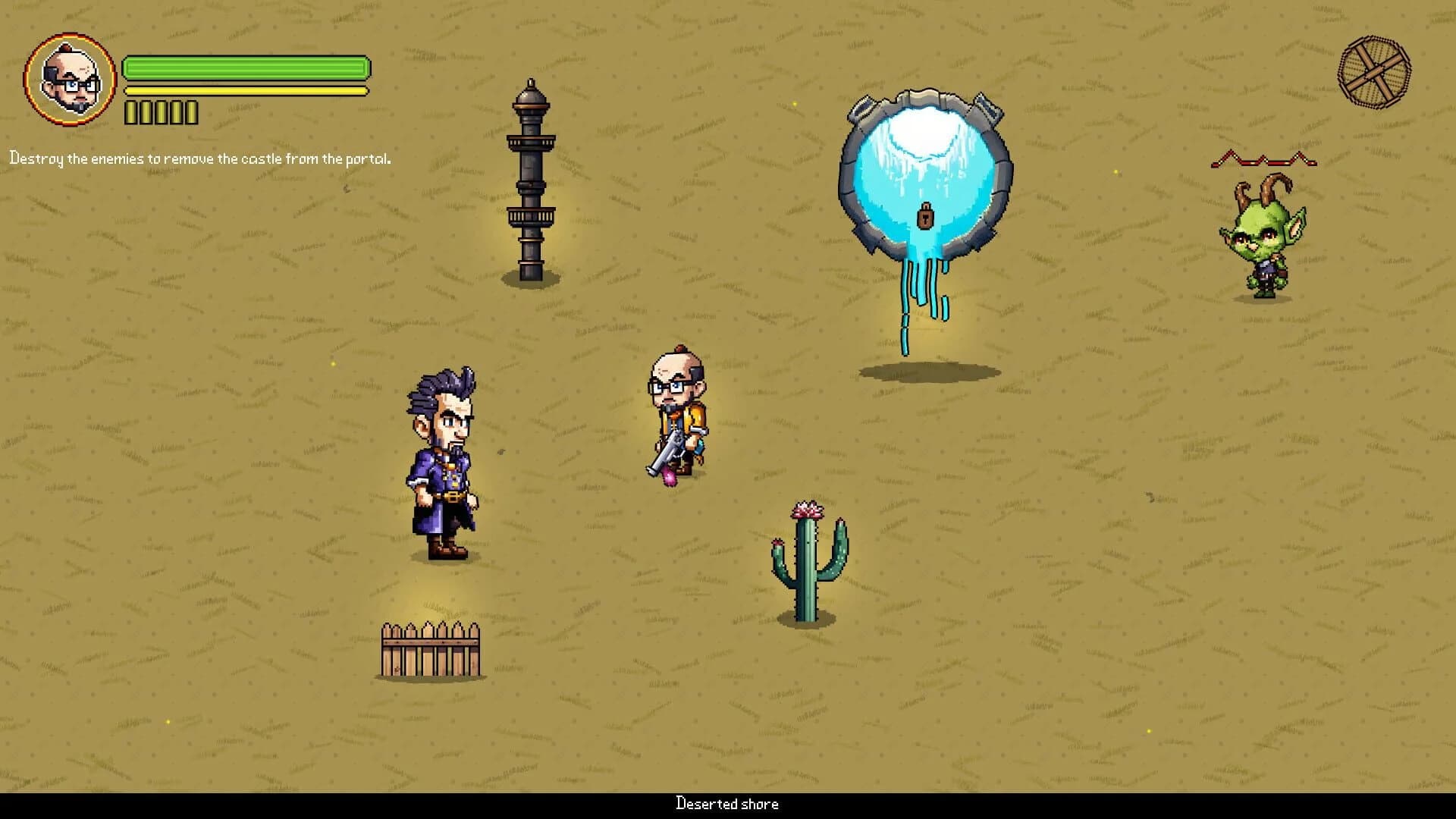This screenshot has width=1456, height=819.
Task: Click the first yellow energy segment
Action: [130, 112]
